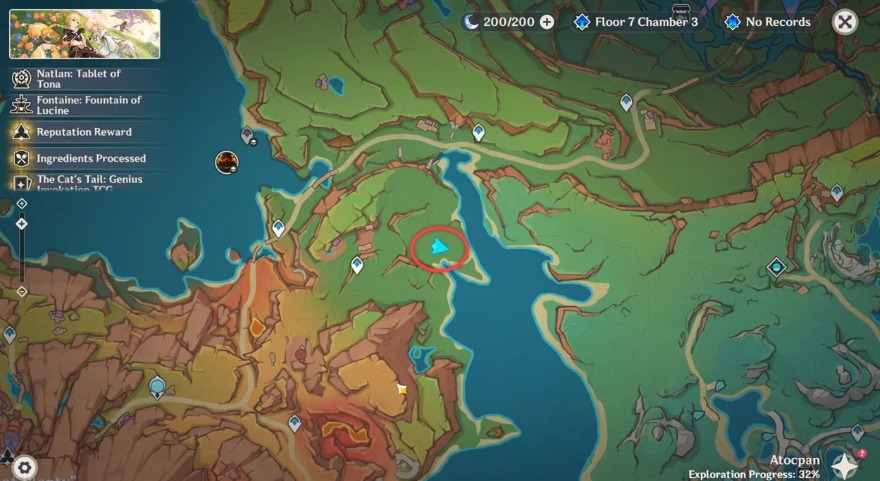Viewport: 880px width, 481px height.
Task: Close the map with the X button
Action: (x=845, y=22)
